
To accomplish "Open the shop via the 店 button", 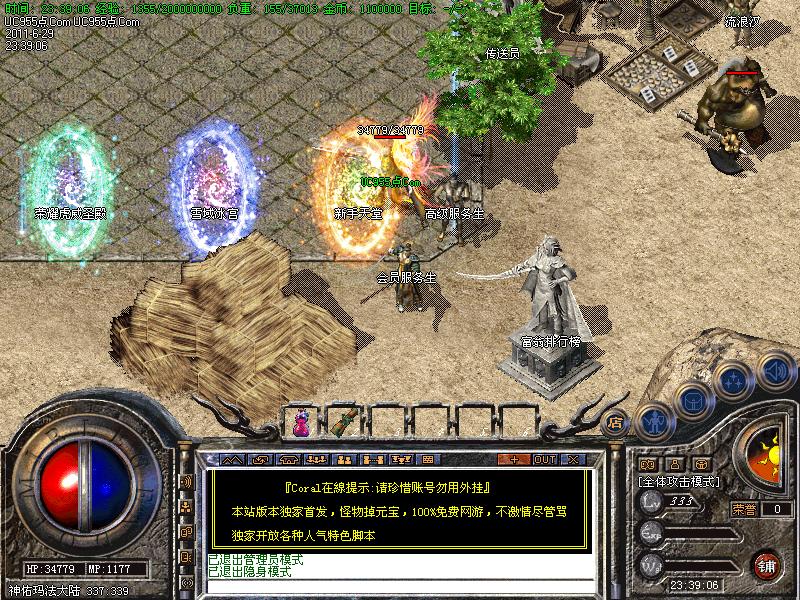I will click(616, 421).
